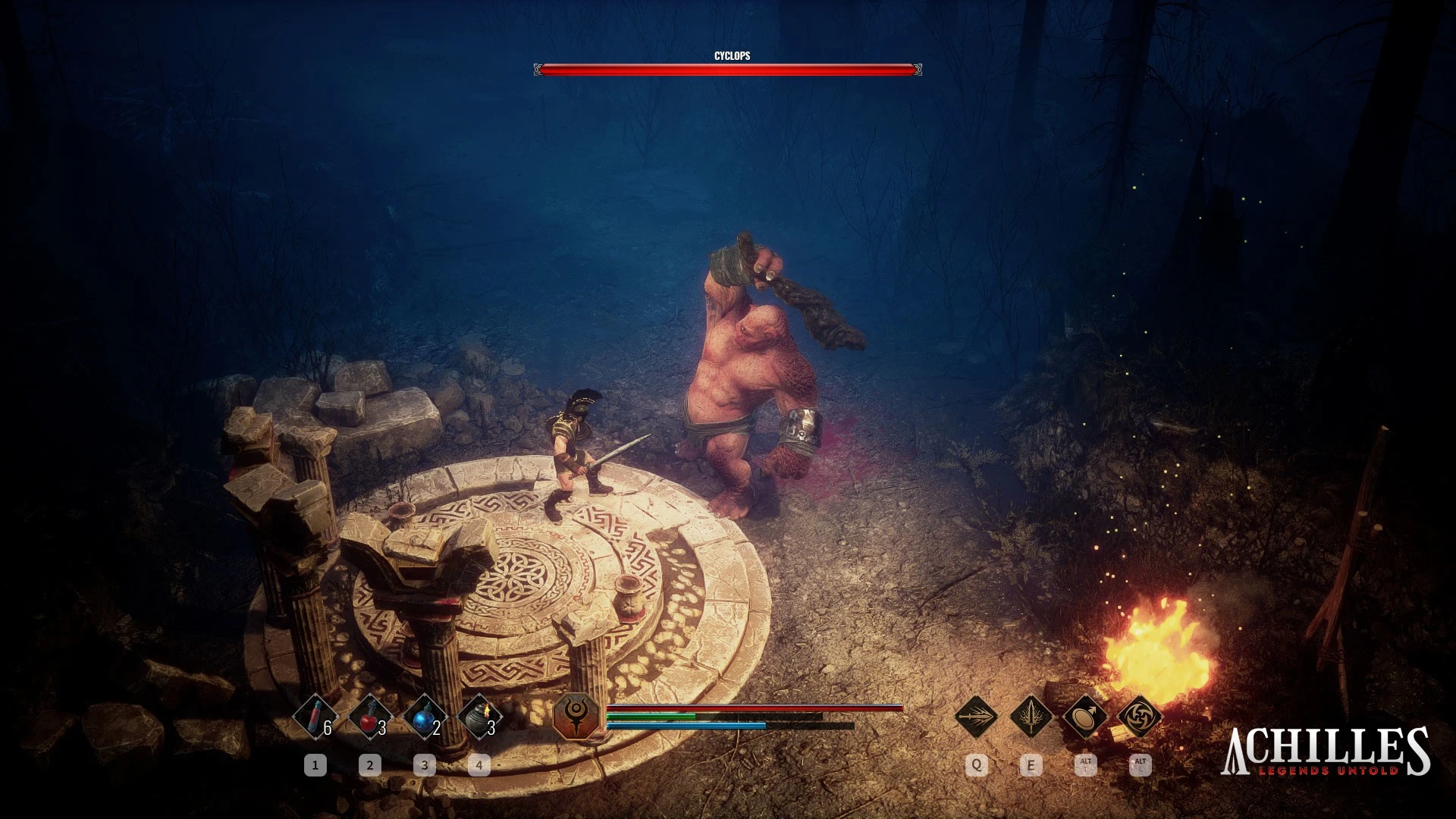Activate the flaming sword ability
The image size is (1456, 819).
pyautogui.click(x=1031, y=715)
